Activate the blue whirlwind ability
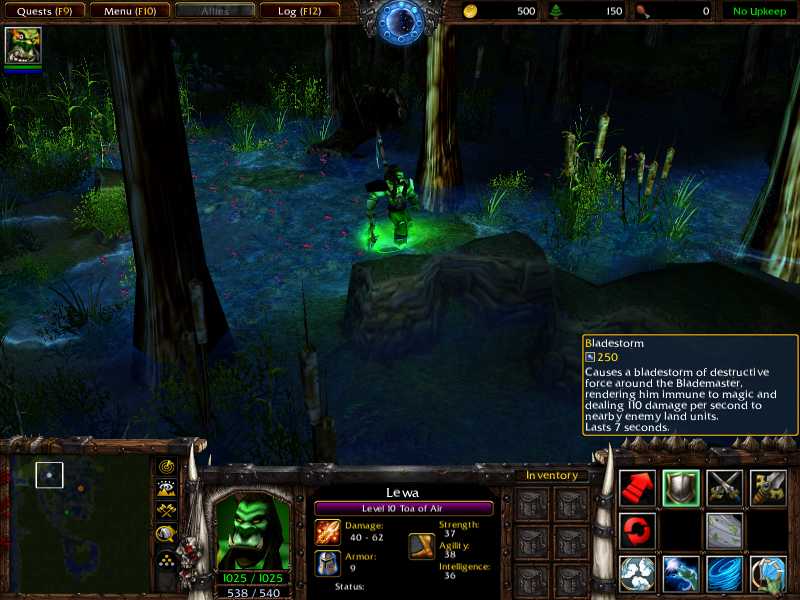Screen dimensions: 800x600 (724, 574)
